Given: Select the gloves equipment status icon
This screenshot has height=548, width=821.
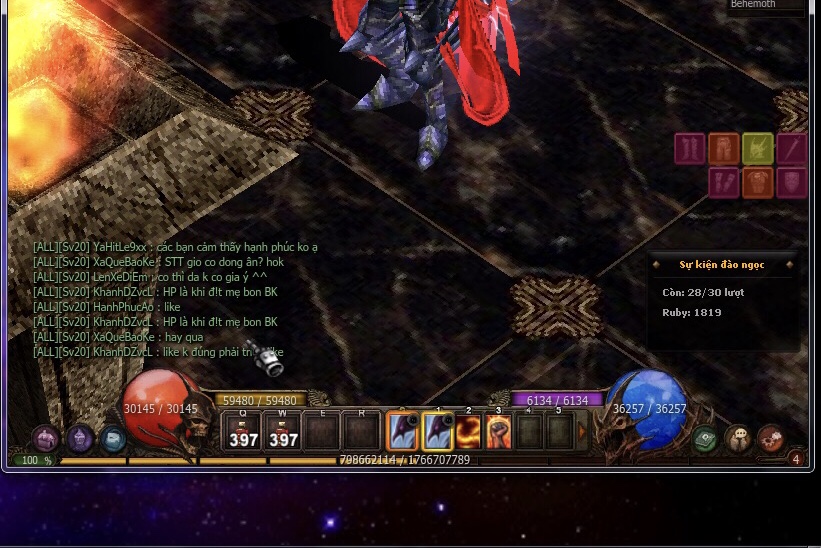Looking at the screenshot, I should (724, 183).
